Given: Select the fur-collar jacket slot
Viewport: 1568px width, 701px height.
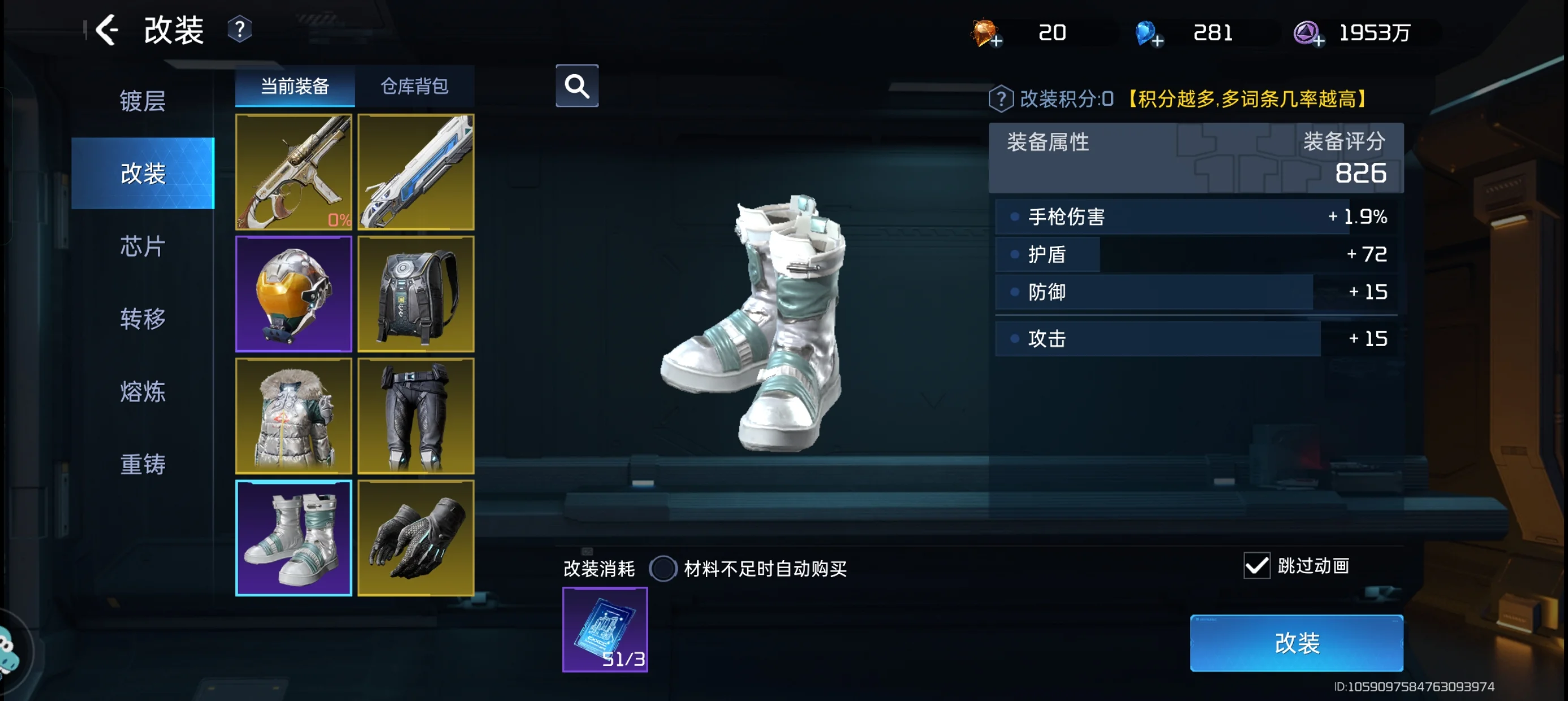Looking at the screenshot, I should tap(294, 416).
